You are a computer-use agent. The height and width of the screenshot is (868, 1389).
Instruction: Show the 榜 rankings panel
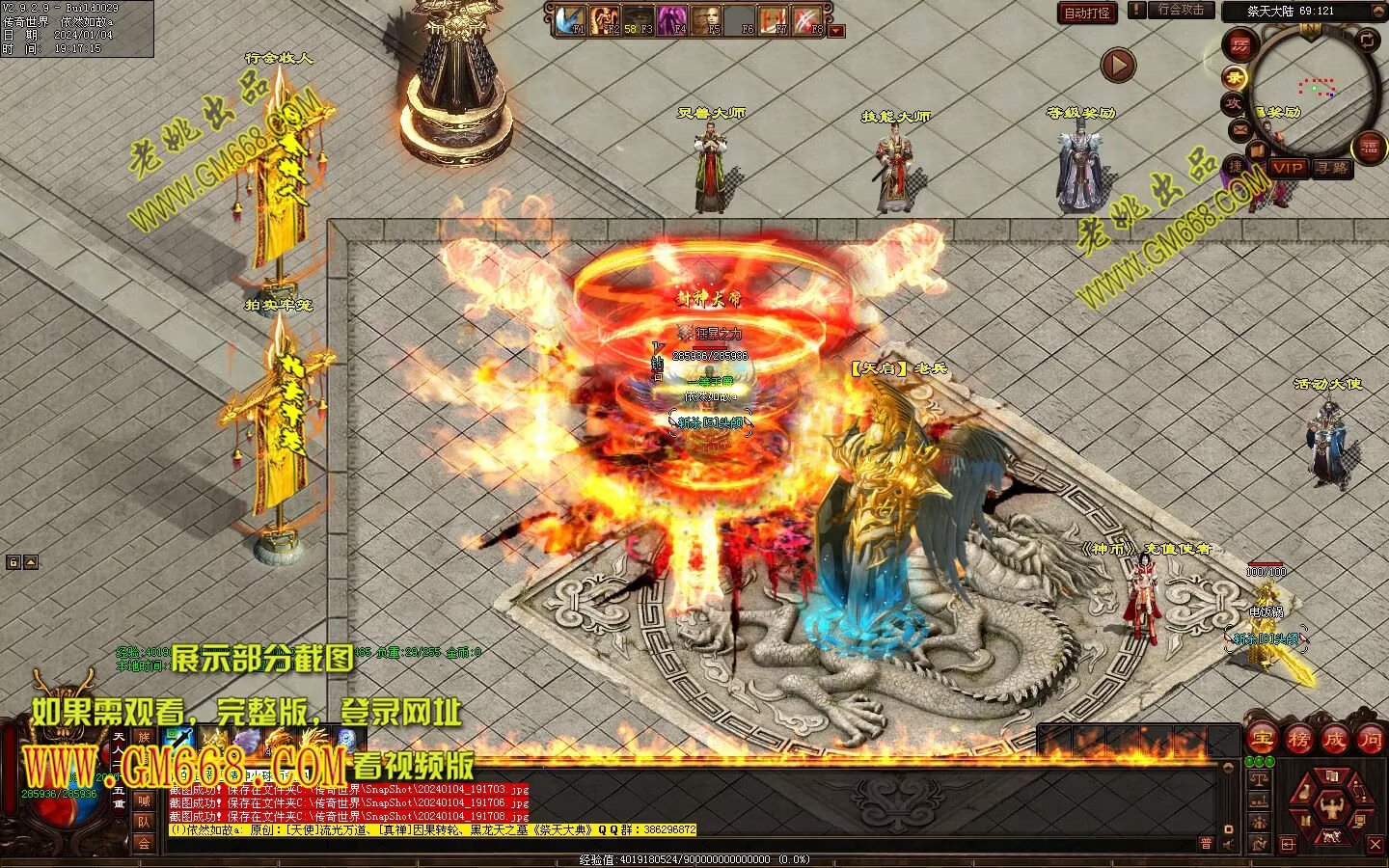1298,739
